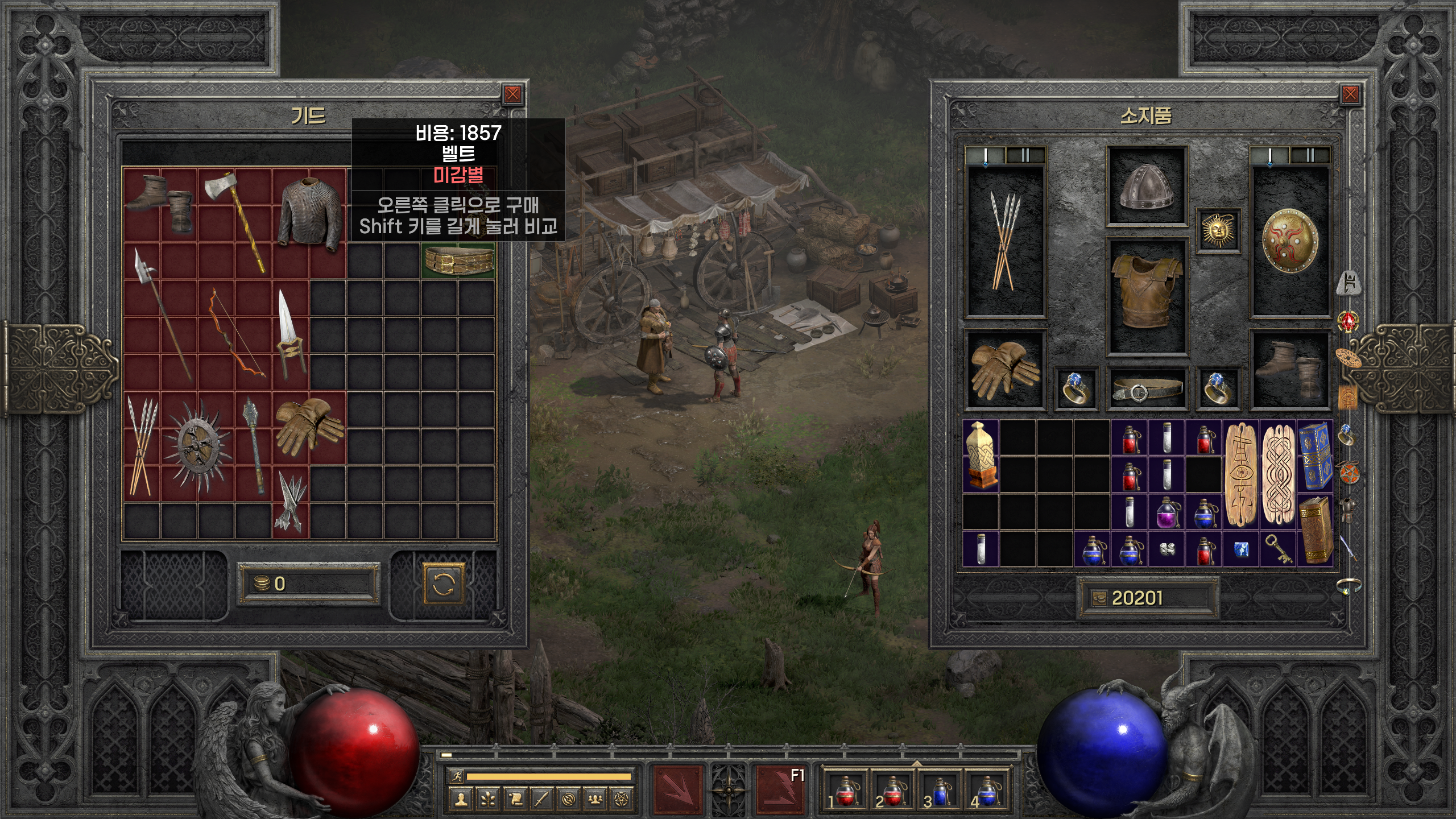Select the blue tome in inventory
1456x819 pixels.
pyautogui.click(x=1314, y=455)
